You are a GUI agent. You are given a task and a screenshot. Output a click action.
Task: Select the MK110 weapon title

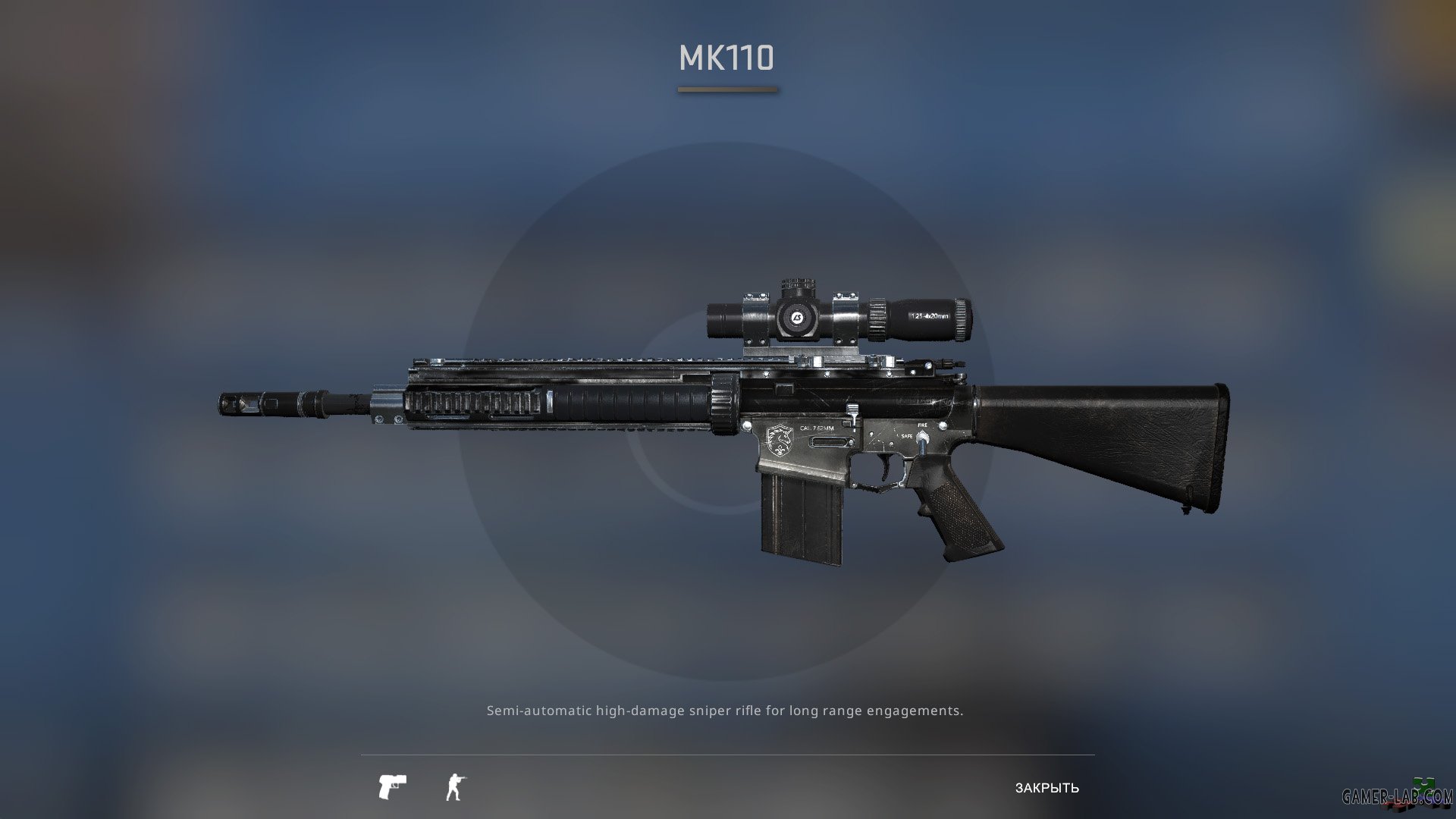pos(727,59)
